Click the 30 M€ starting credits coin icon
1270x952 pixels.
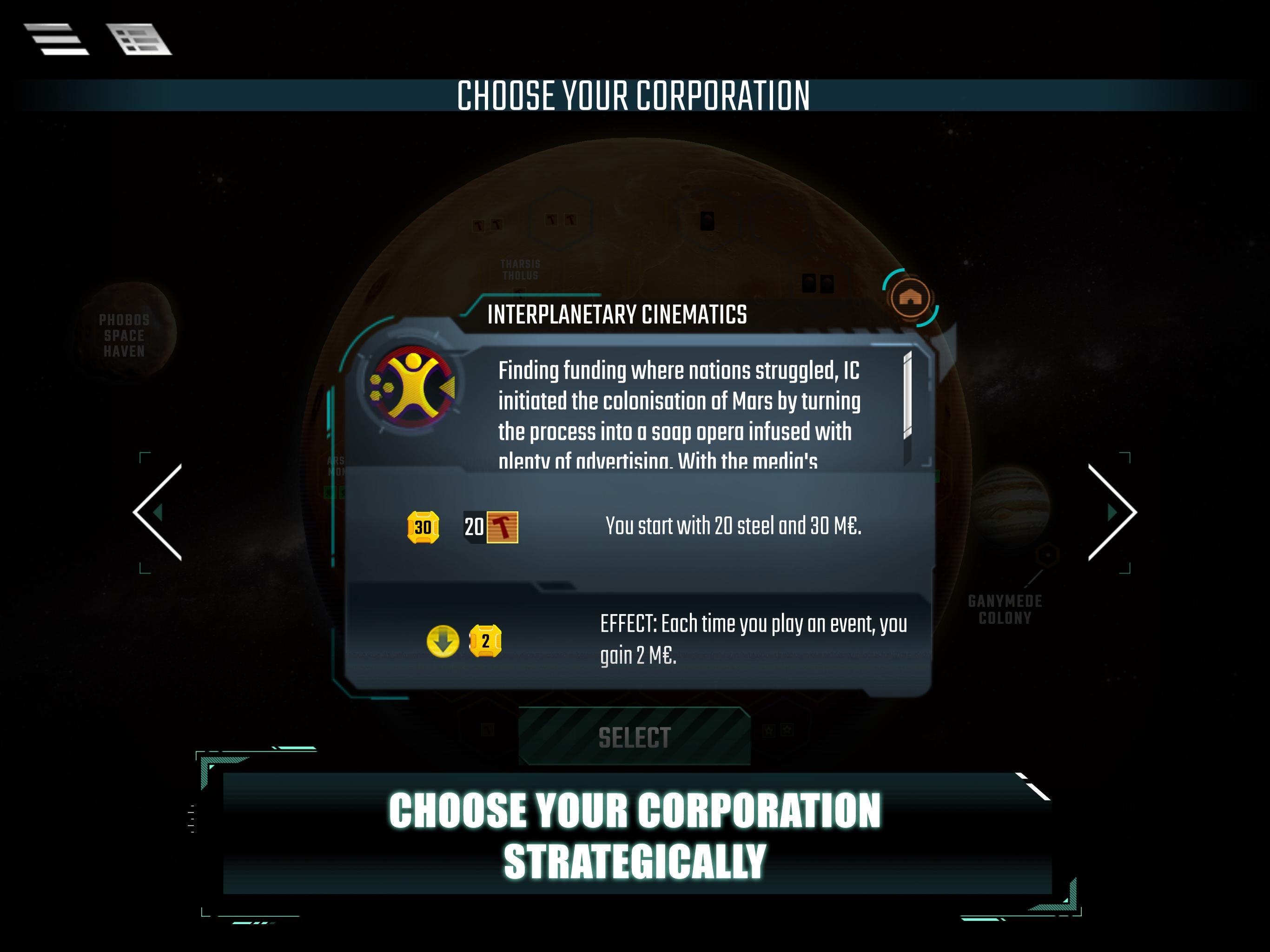423,526
